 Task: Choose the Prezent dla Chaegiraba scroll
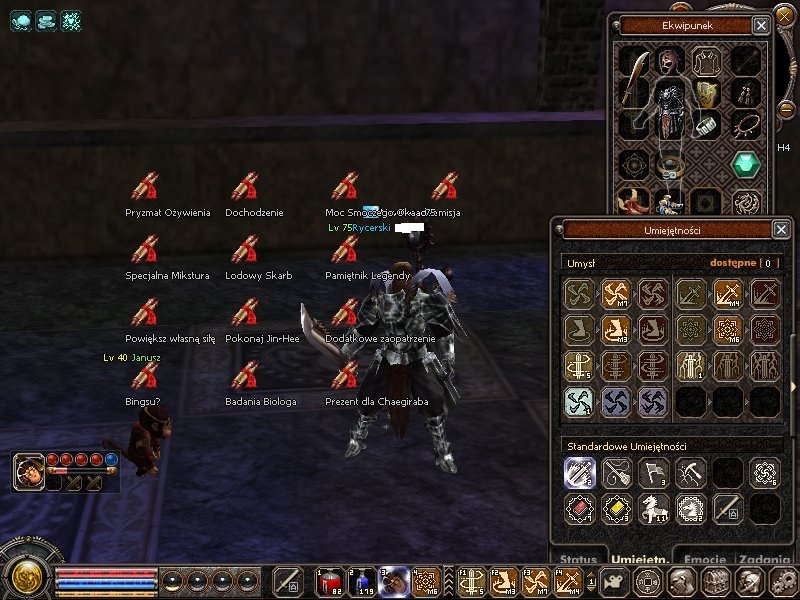(x=345, y=376)
